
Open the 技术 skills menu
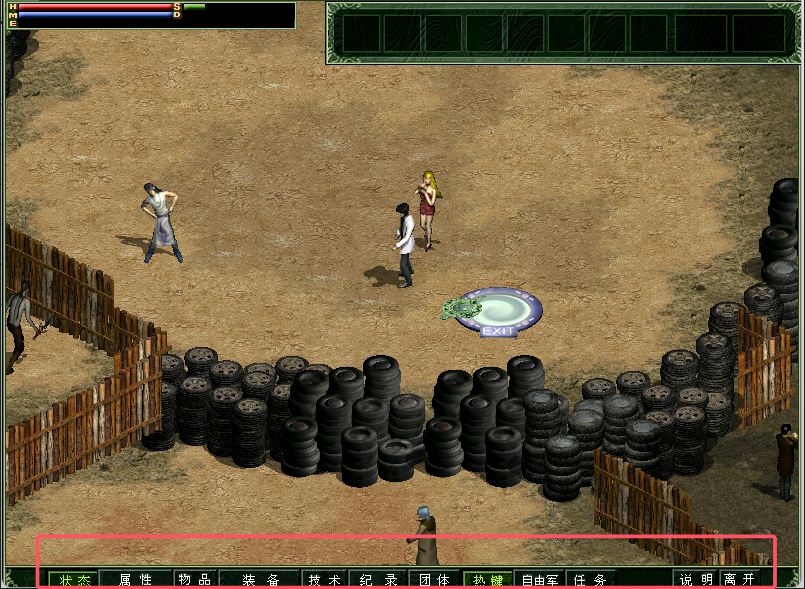click(x=325, y=579)
